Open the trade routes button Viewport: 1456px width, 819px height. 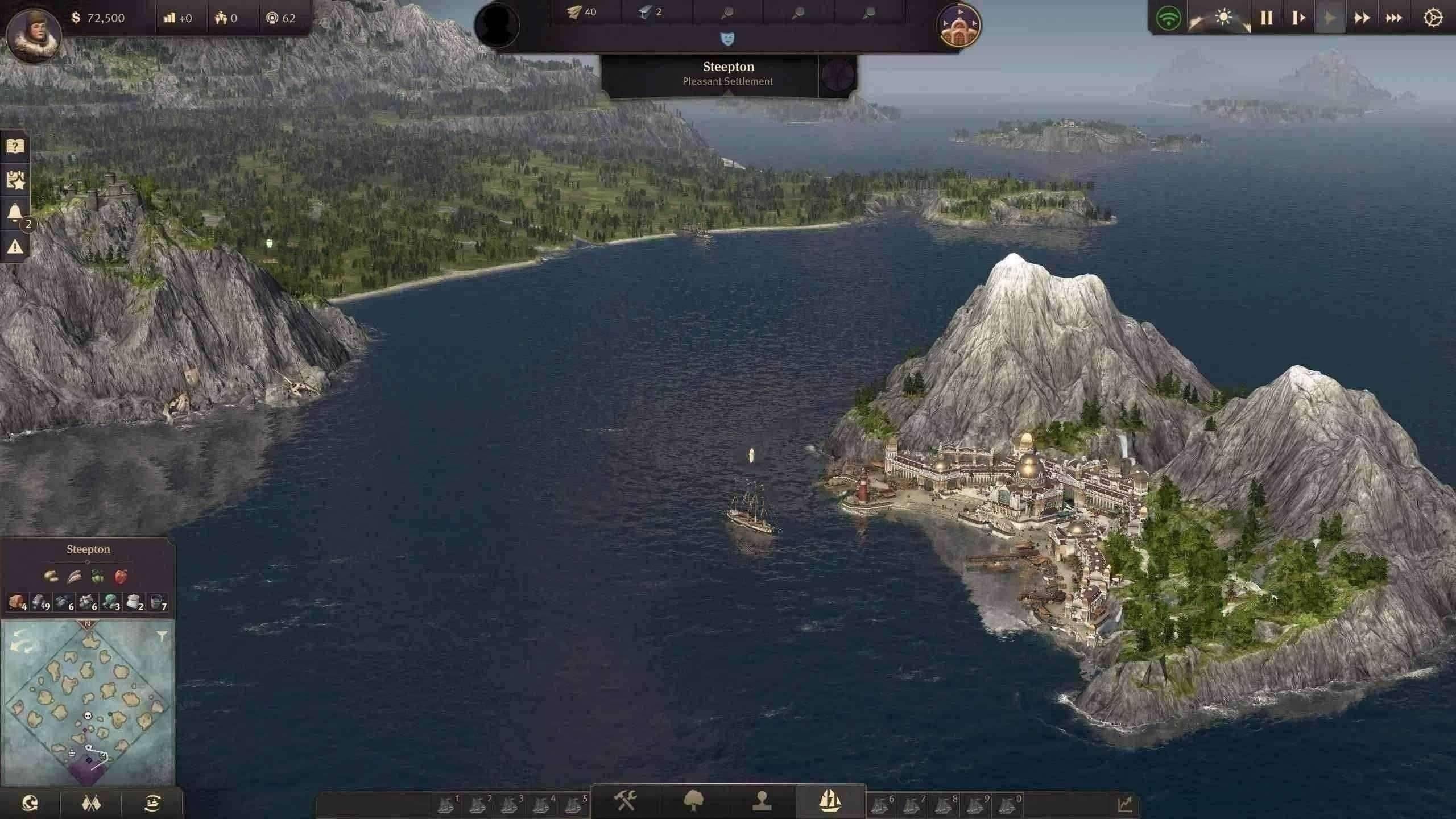(x=152, y=803)
